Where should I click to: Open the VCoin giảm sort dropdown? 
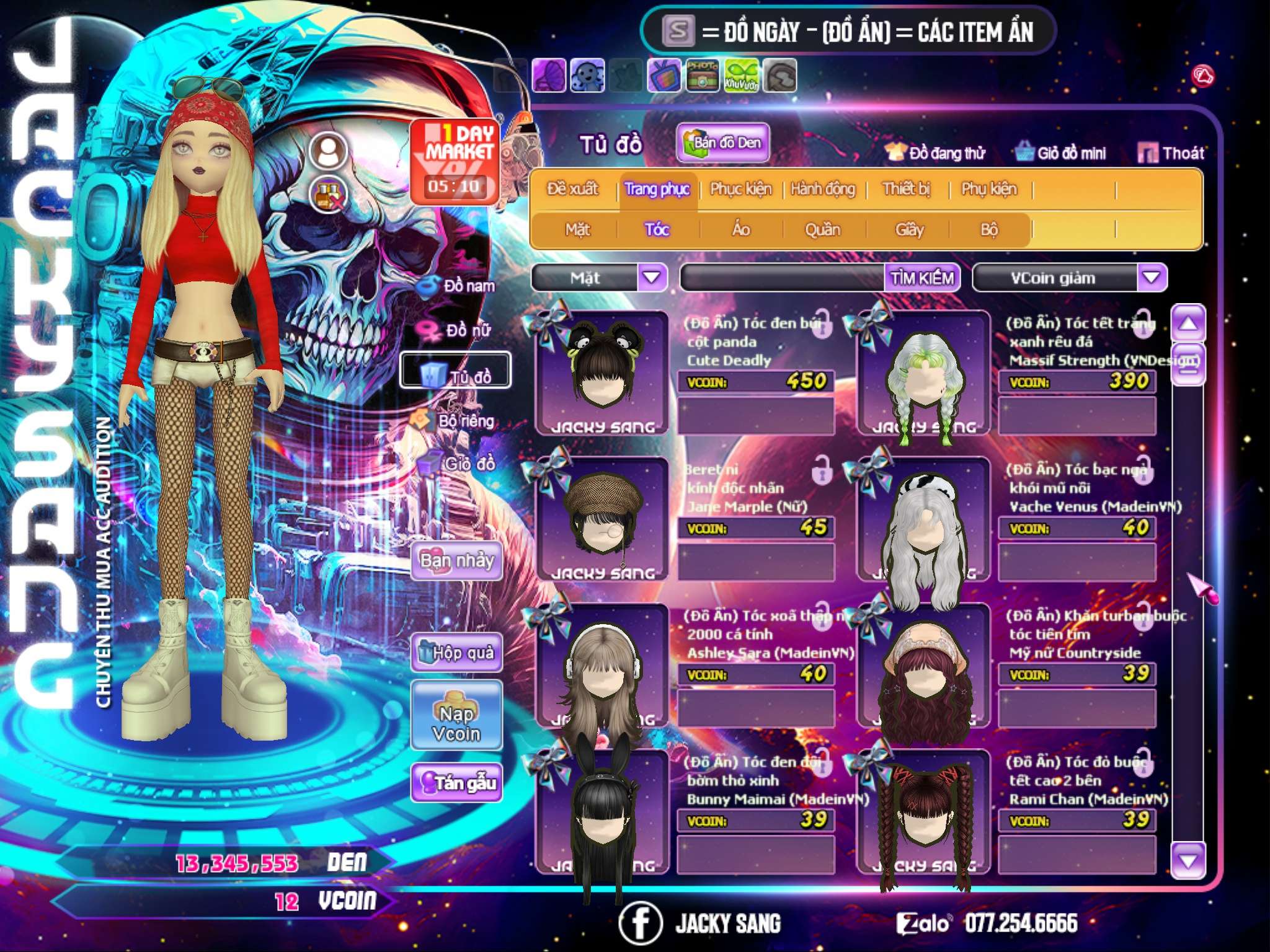coord(1151,277)
